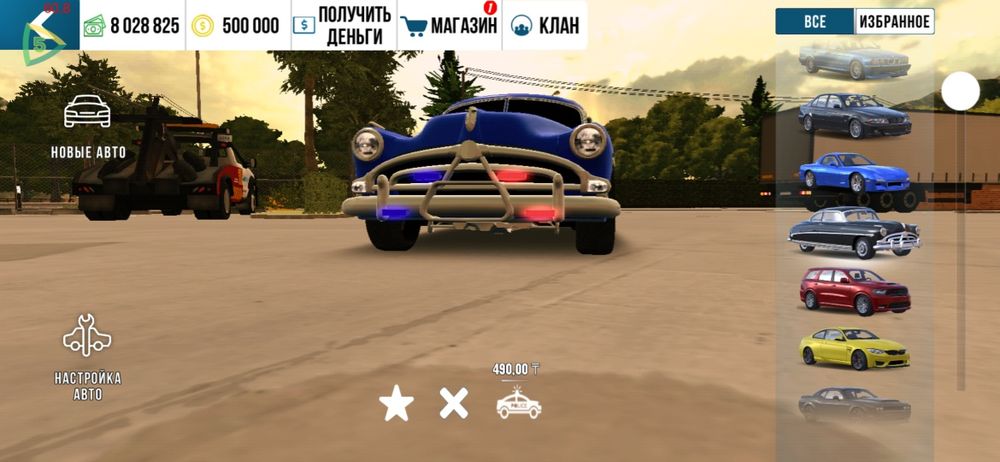Choose the black classic car thumbnail
The width and height of the screenshot is (1000, 462).
854,232
